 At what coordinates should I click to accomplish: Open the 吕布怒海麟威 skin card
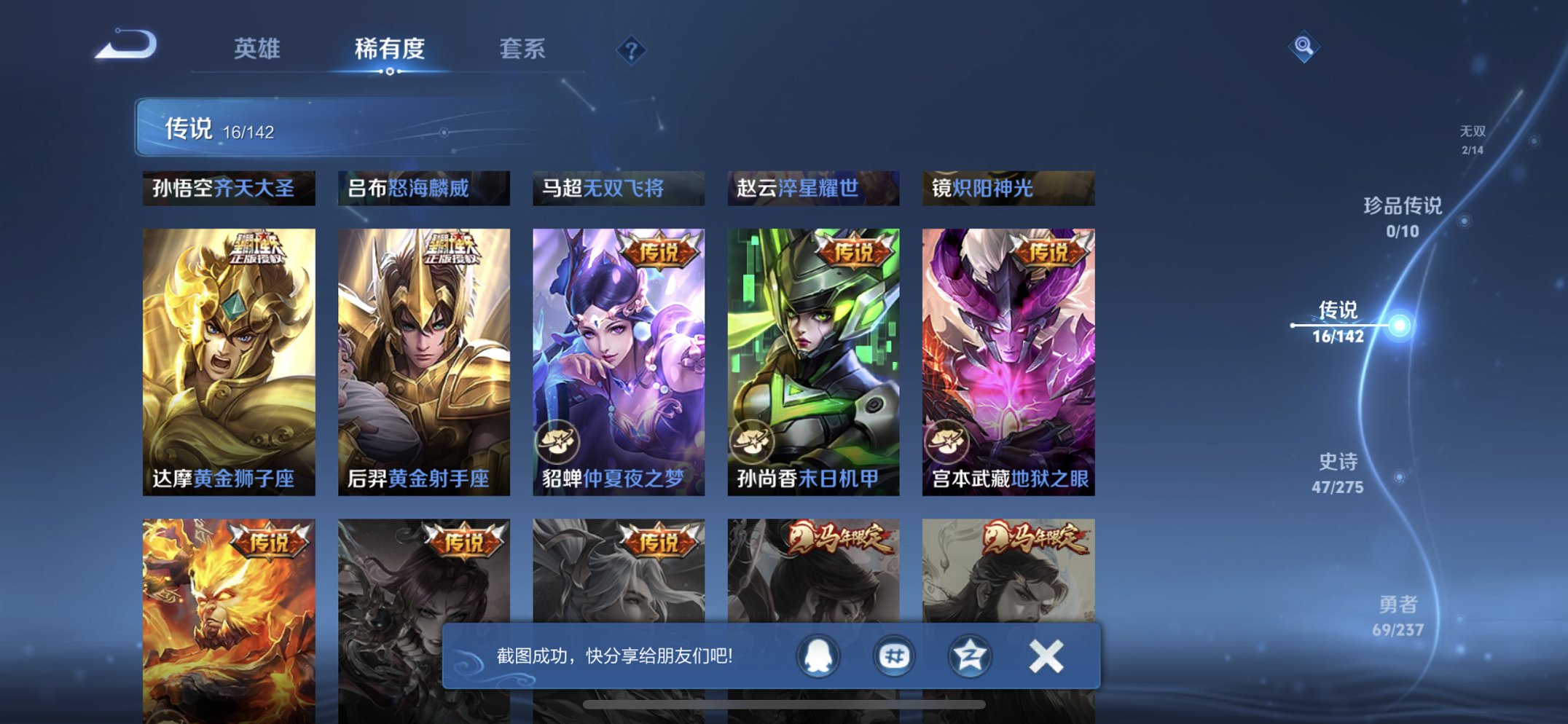[x=423, y=188]
